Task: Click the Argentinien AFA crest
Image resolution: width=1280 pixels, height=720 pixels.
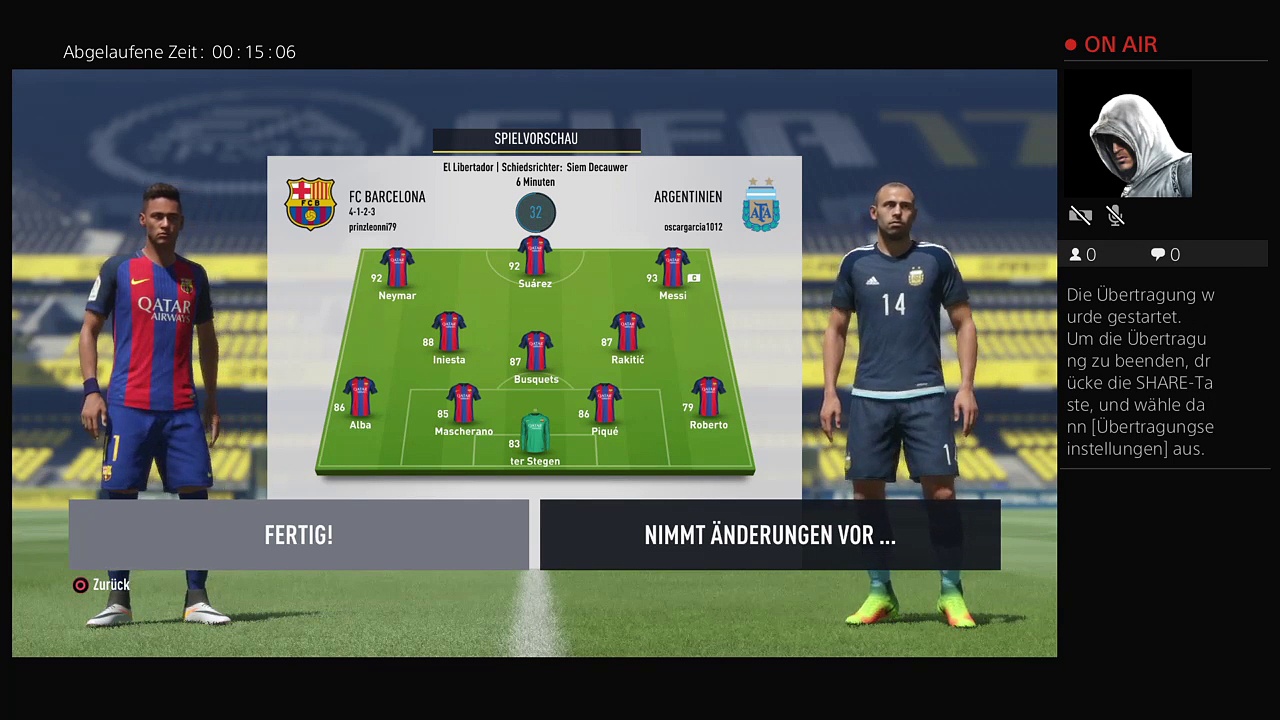Action: (761, 206)
